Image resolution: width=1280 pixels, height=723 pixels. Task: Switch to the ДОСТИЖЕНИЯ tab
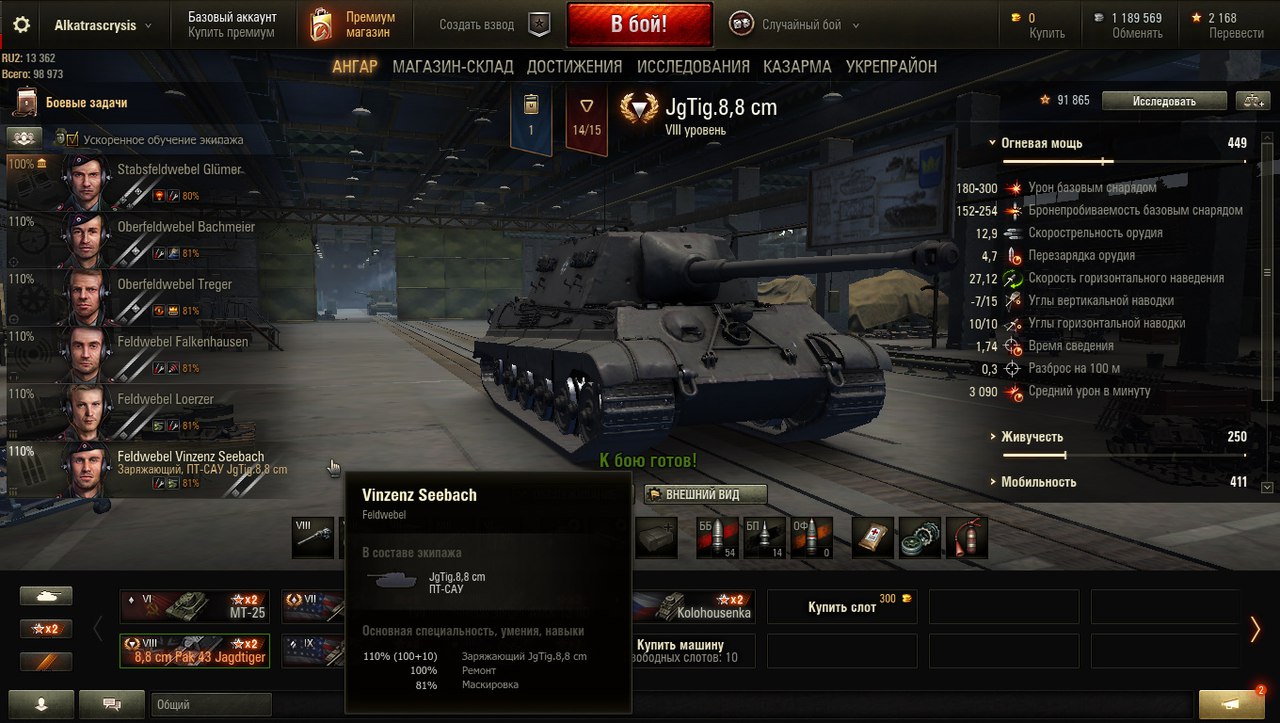pos(574,67)
